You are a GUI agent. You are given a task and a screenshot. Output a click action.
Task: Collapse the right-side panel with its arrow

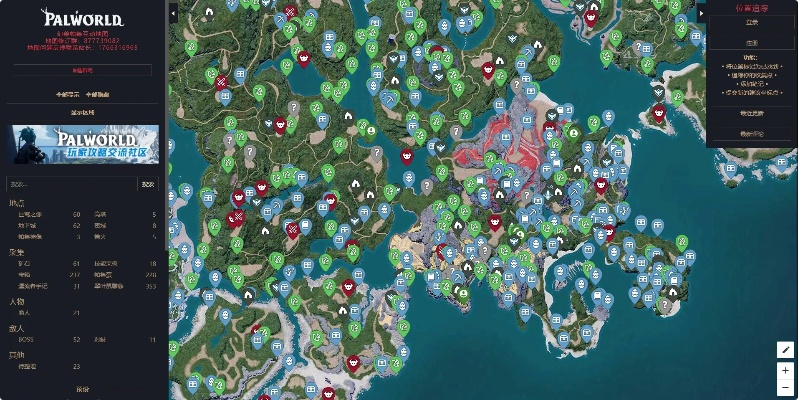pyautogui.click(x=701, y=13)
